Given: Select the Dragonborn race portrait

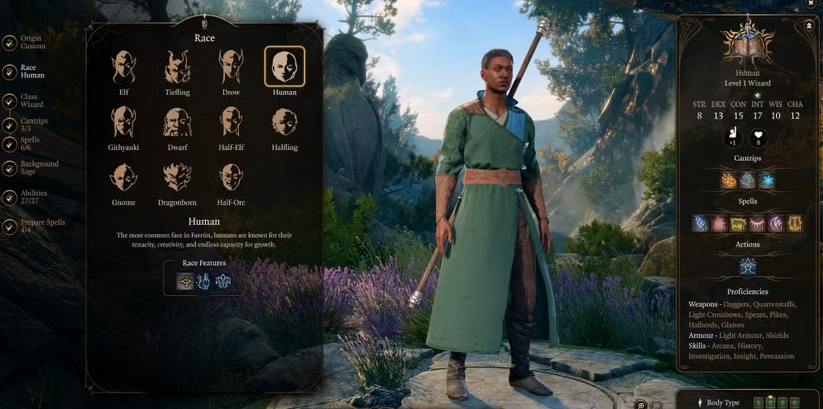Looking at the screenshot, I should tap(177, 178).
